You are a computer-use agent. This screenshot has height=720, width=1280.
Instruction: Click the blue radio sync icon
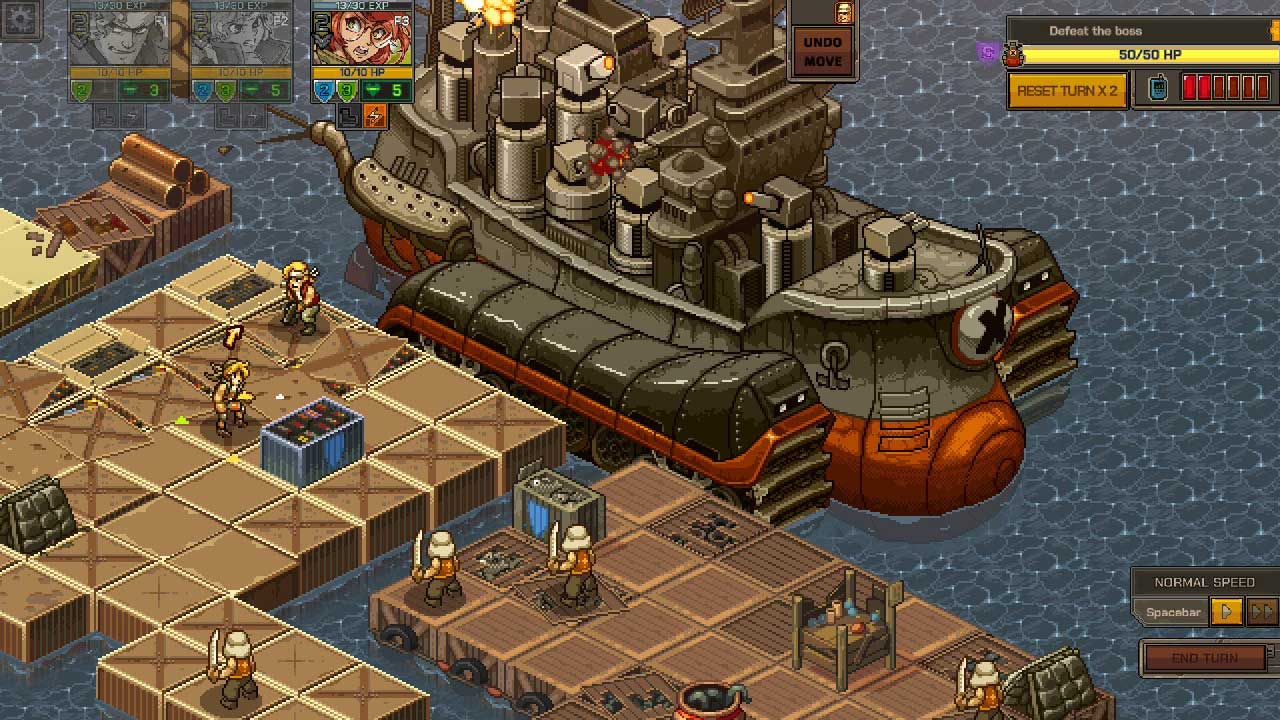tap(1157, 89)
